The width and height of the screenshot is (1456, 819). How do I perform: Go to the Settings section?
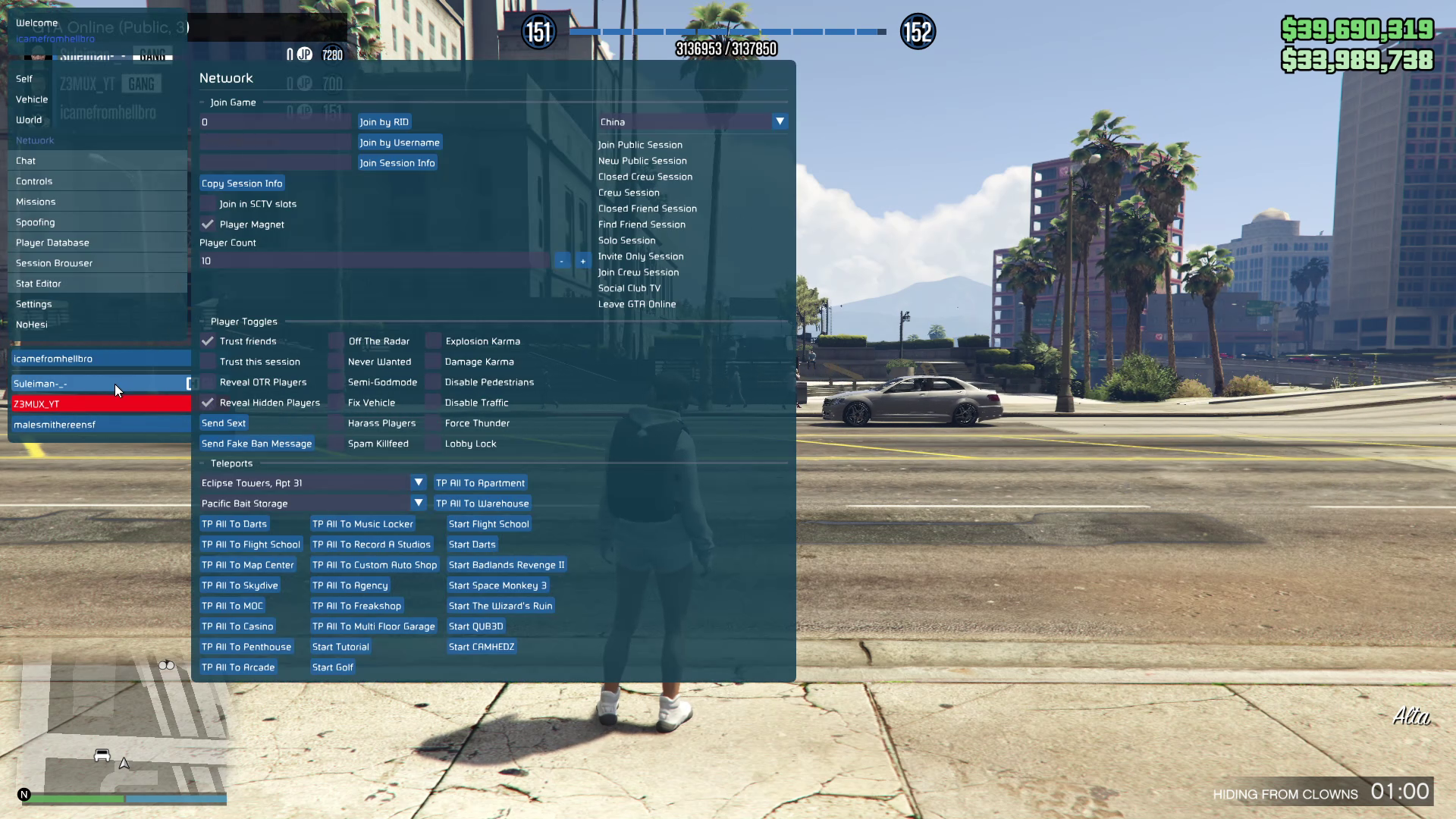pyautogui.click(x=33, y=304)
